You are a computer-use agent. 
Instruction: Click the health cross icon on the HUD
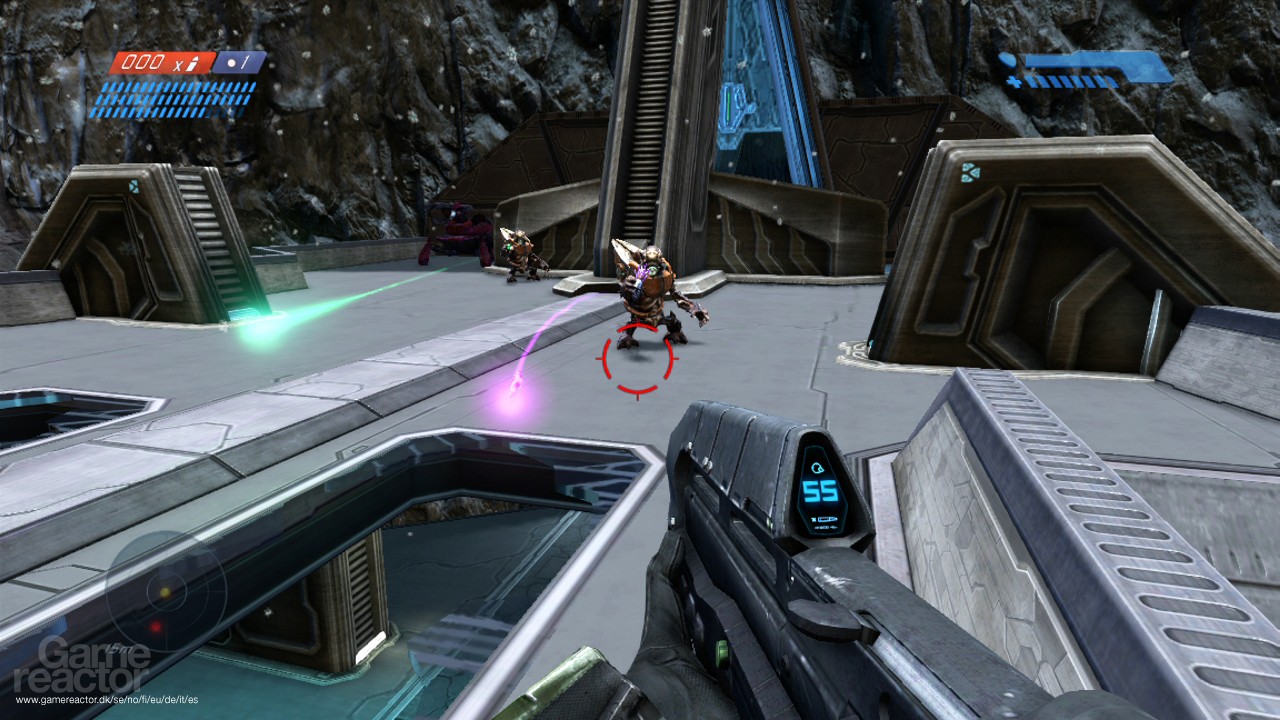(1013, 82)
